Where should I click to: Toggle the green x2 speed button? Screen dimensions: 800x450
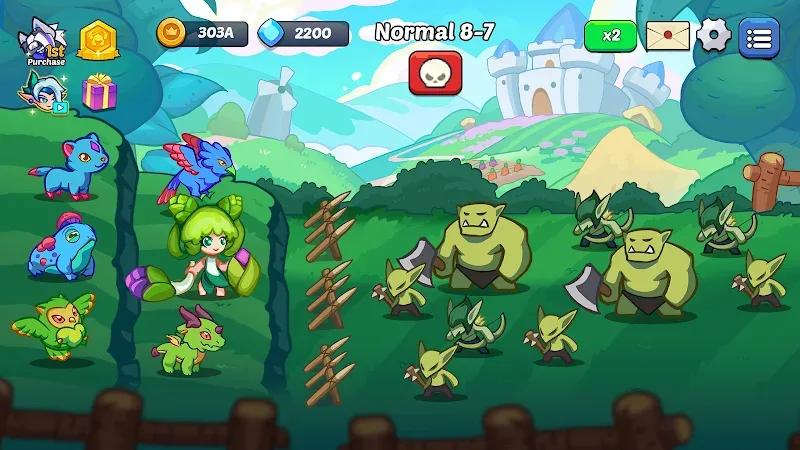(610, 35)
